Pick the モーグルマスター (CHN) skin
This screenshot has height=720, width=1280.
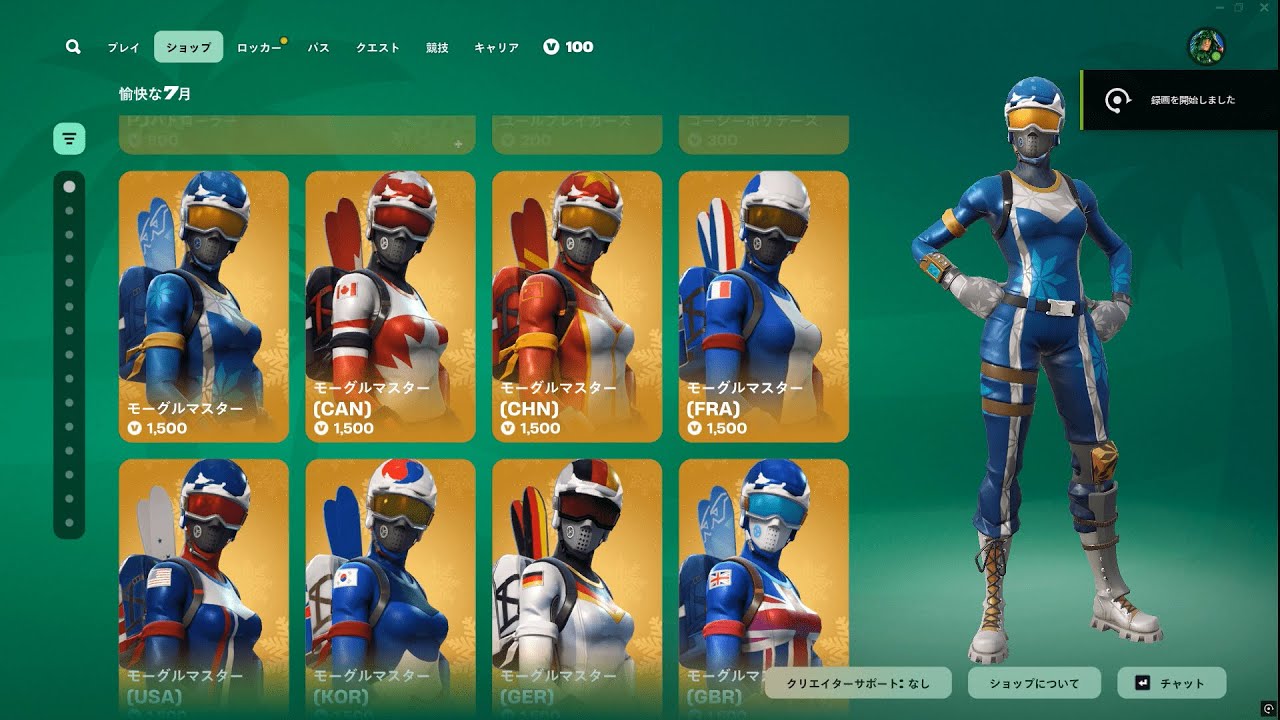pos(577,306)
